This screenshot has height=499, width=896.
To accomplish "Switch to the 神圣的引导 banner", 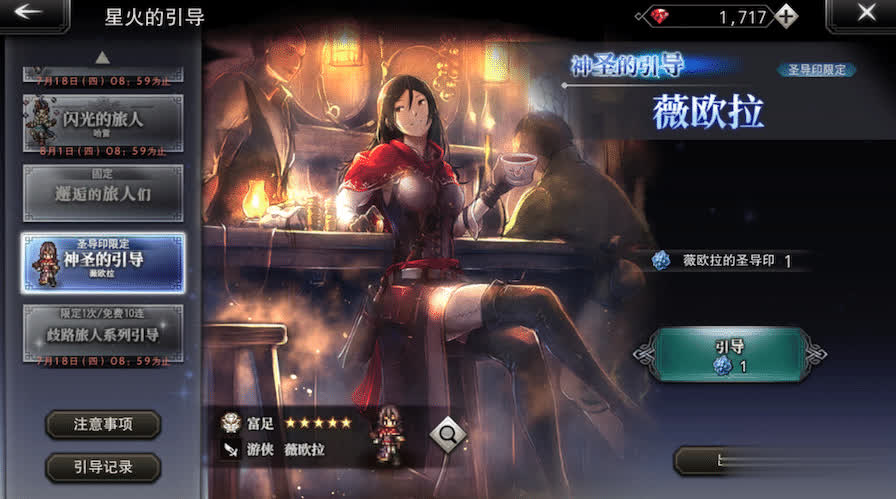I will [103, 263].
